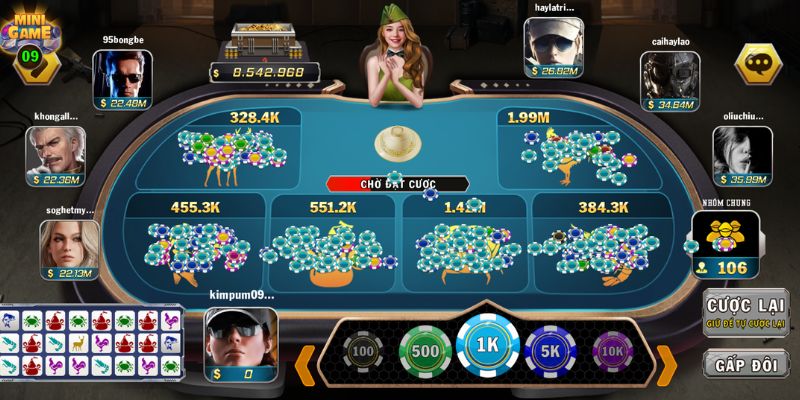Open the dice result history panel
The height and width of the screenshot is (400, 800).
click(x=92, y=342)
